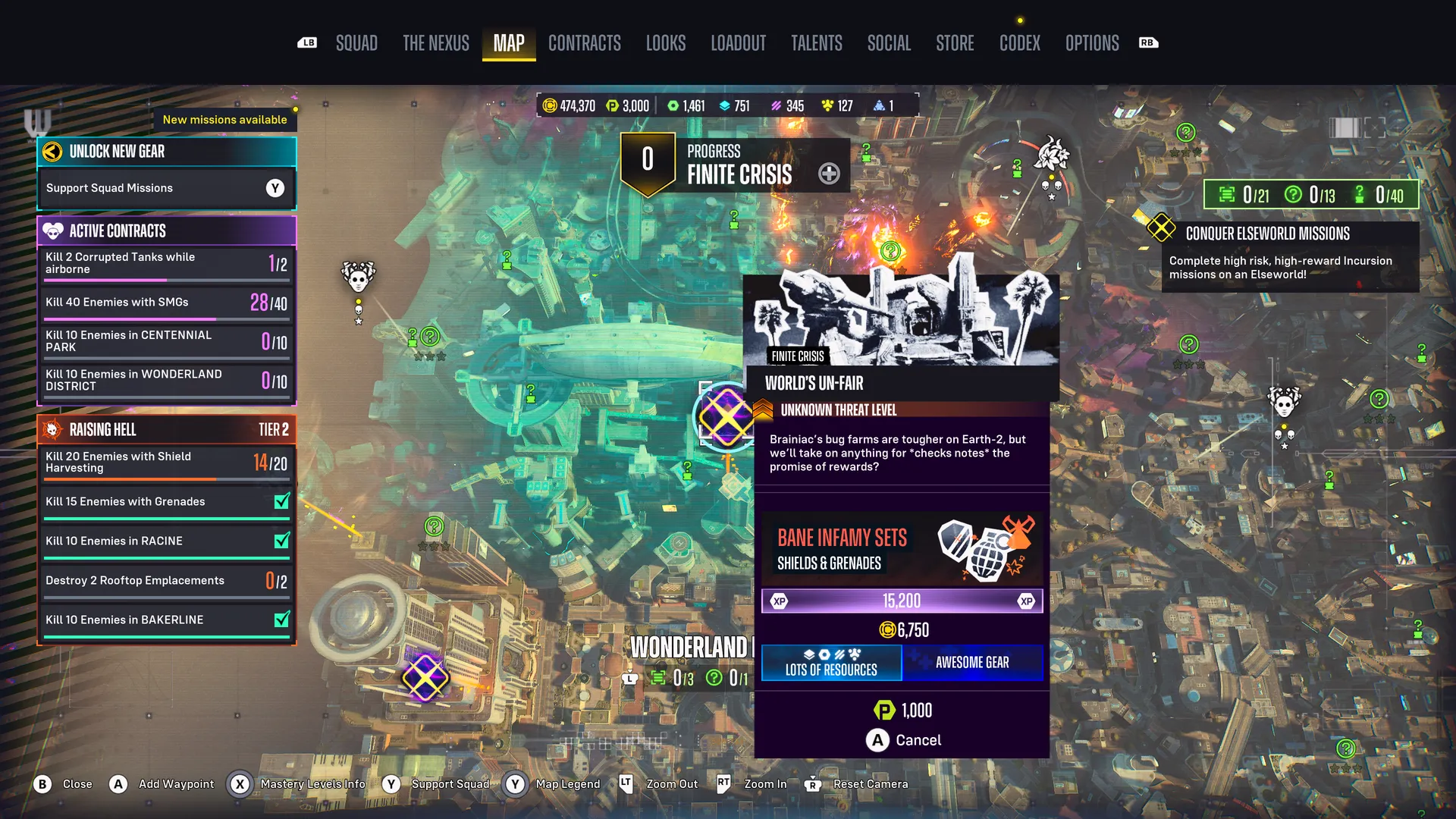Go to the Looks tab

point(666,43)
